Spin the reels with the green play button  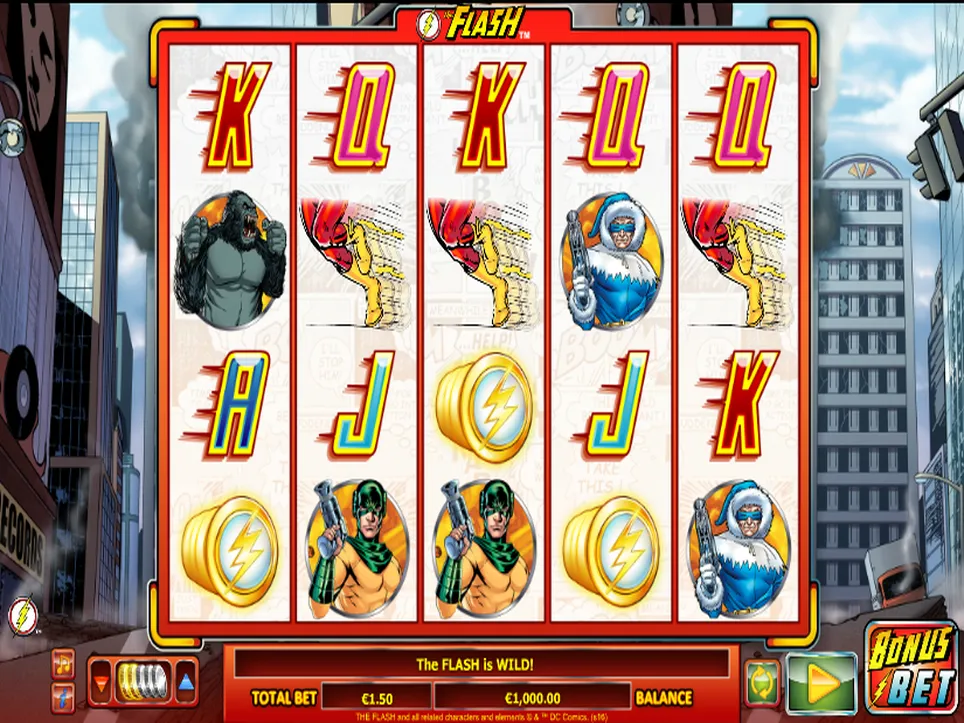[x=821, y=683]
